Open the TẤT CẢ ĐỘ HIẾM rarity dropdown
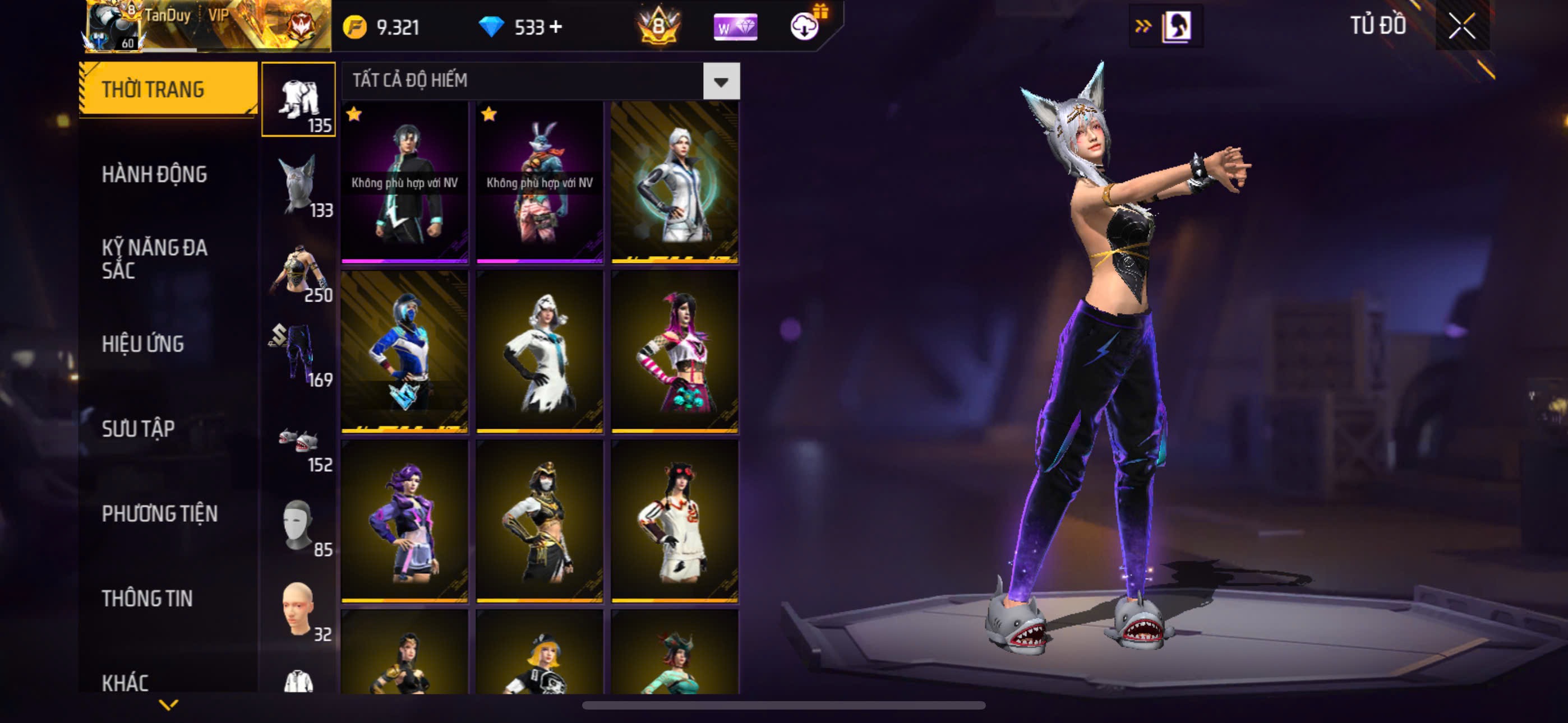This screenshot has height=723, width=1568. coord(721,81)
